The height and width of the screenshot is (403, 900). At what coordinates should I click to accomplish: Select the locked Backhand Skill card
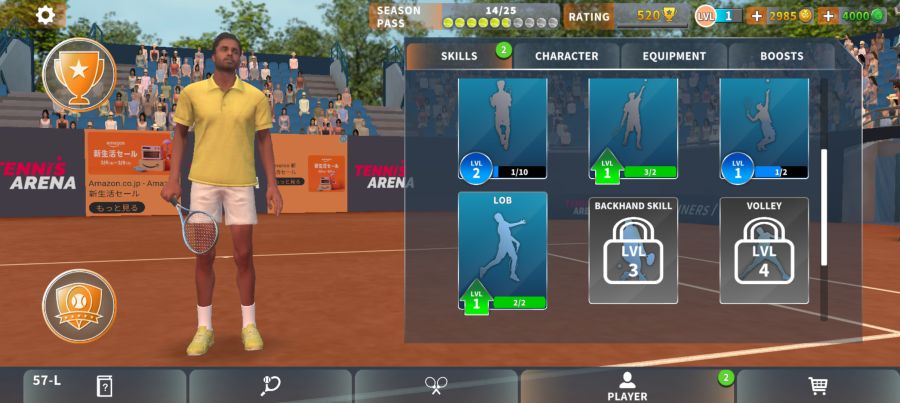pos(633,250)
